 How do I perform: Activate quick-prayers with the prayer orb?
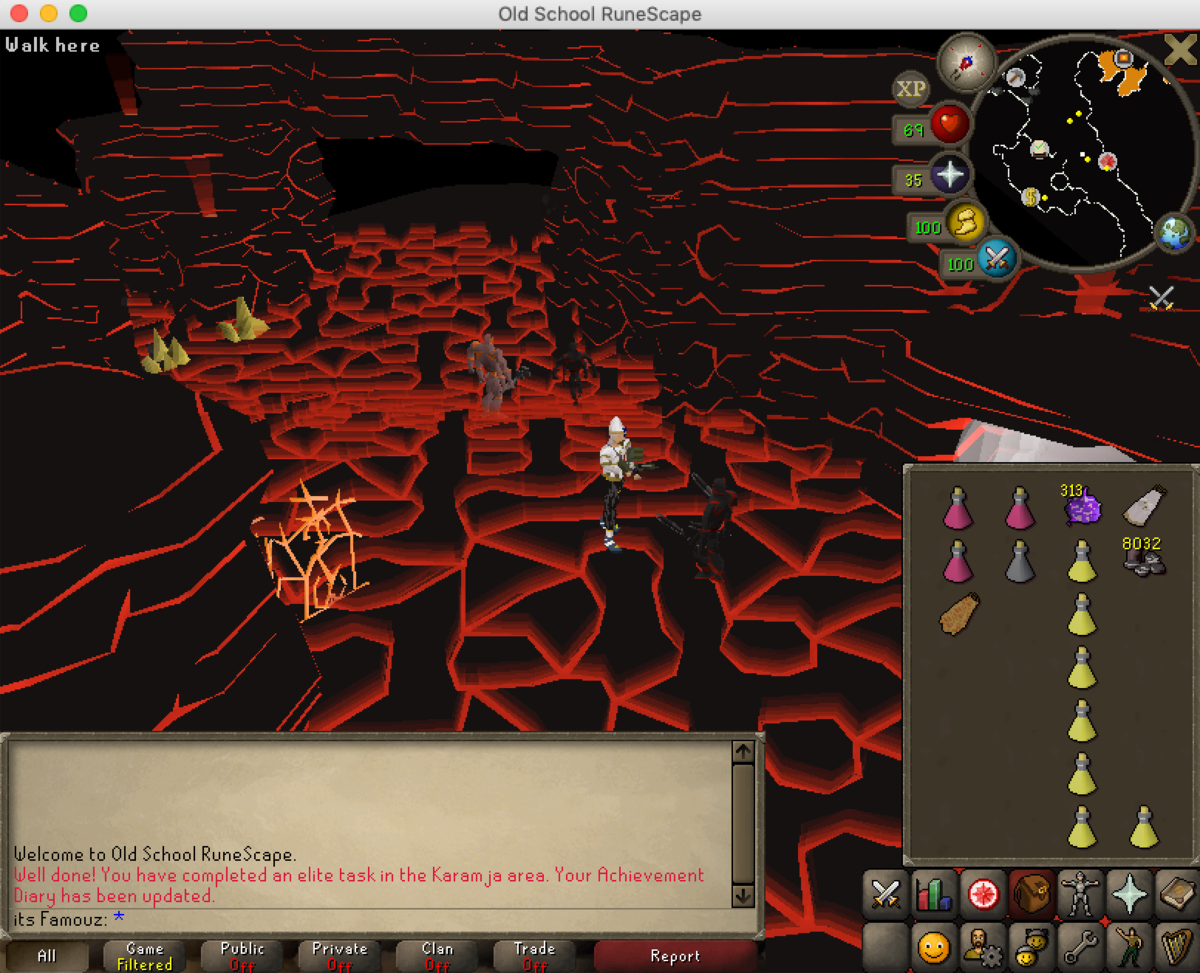click(948, 177)
